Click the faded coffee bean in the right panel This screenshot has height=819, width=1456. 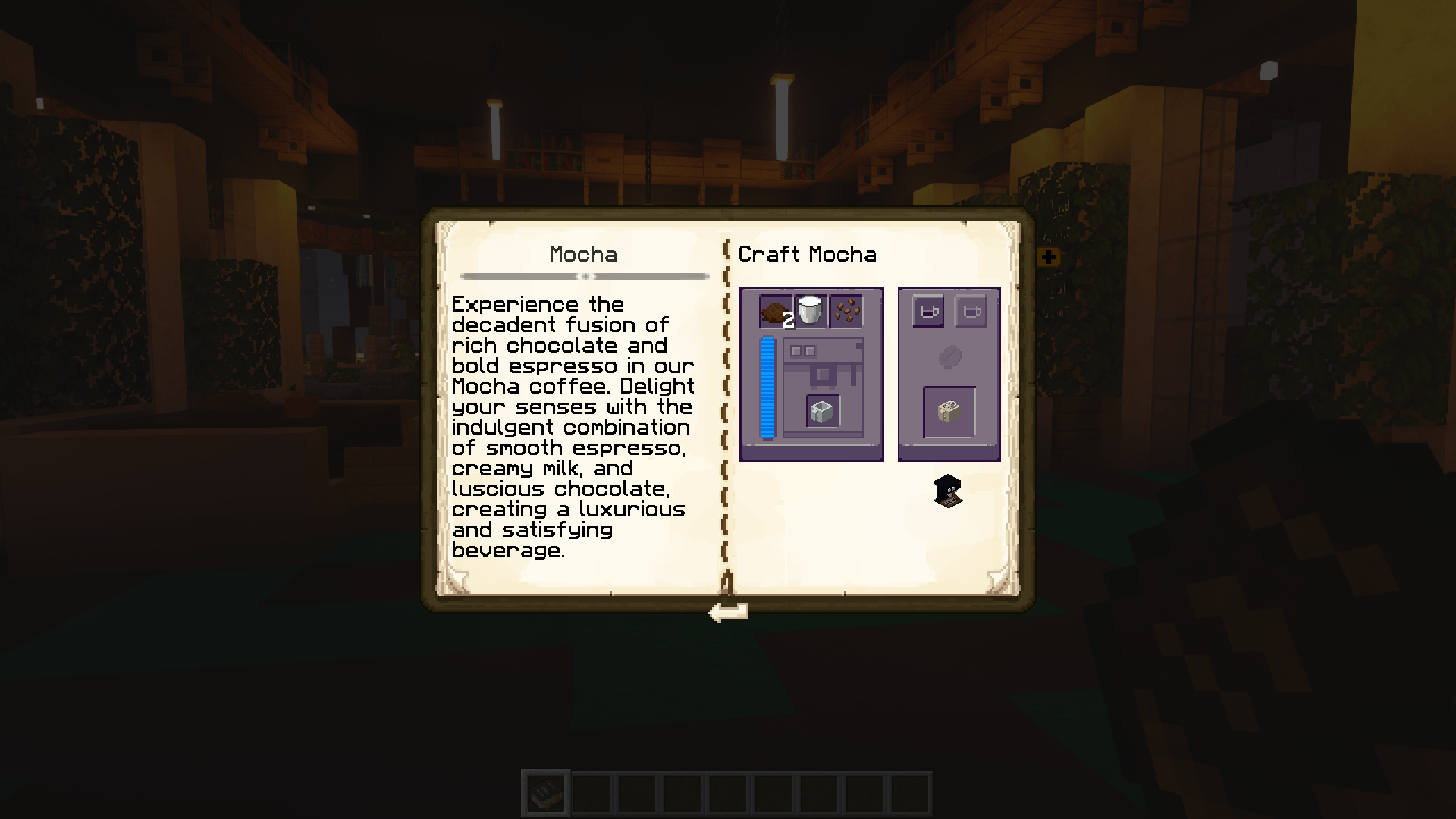click(949, 356)
